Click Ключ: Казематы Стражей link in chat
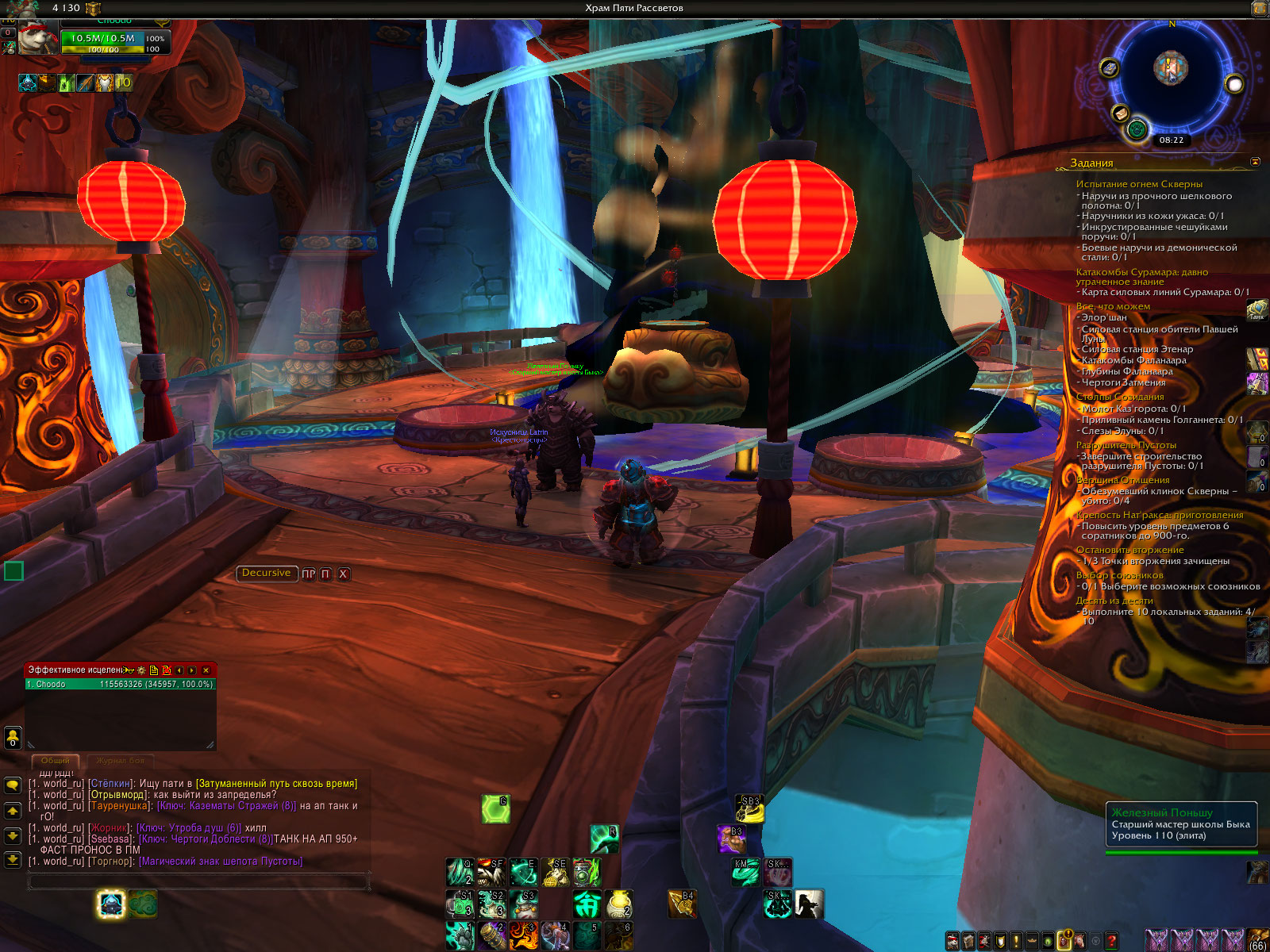1270x952 pixels. (226, 806)
